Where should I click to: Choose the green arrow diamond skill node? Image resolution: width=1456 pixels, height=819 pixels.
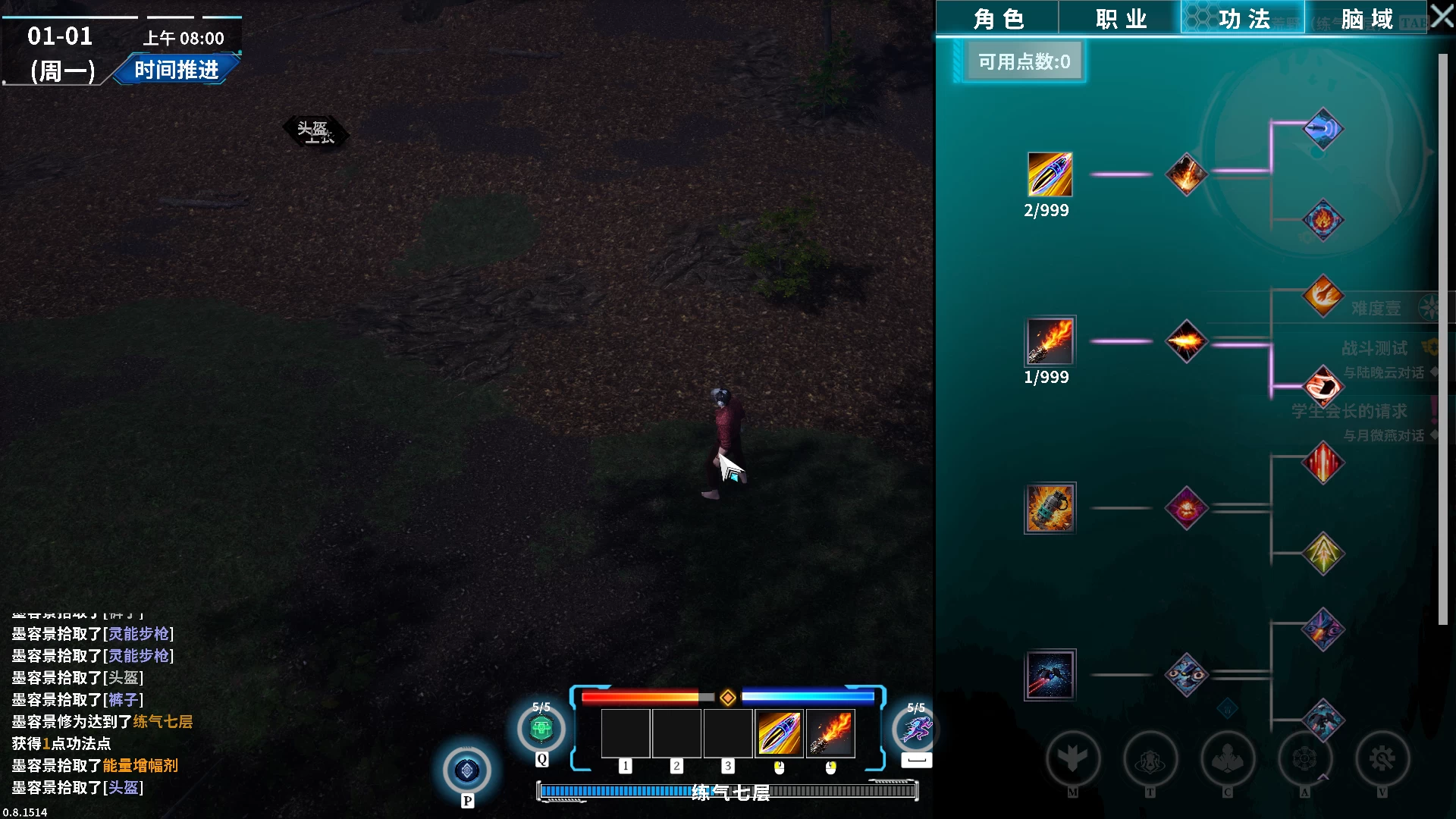pos(1323,554)
